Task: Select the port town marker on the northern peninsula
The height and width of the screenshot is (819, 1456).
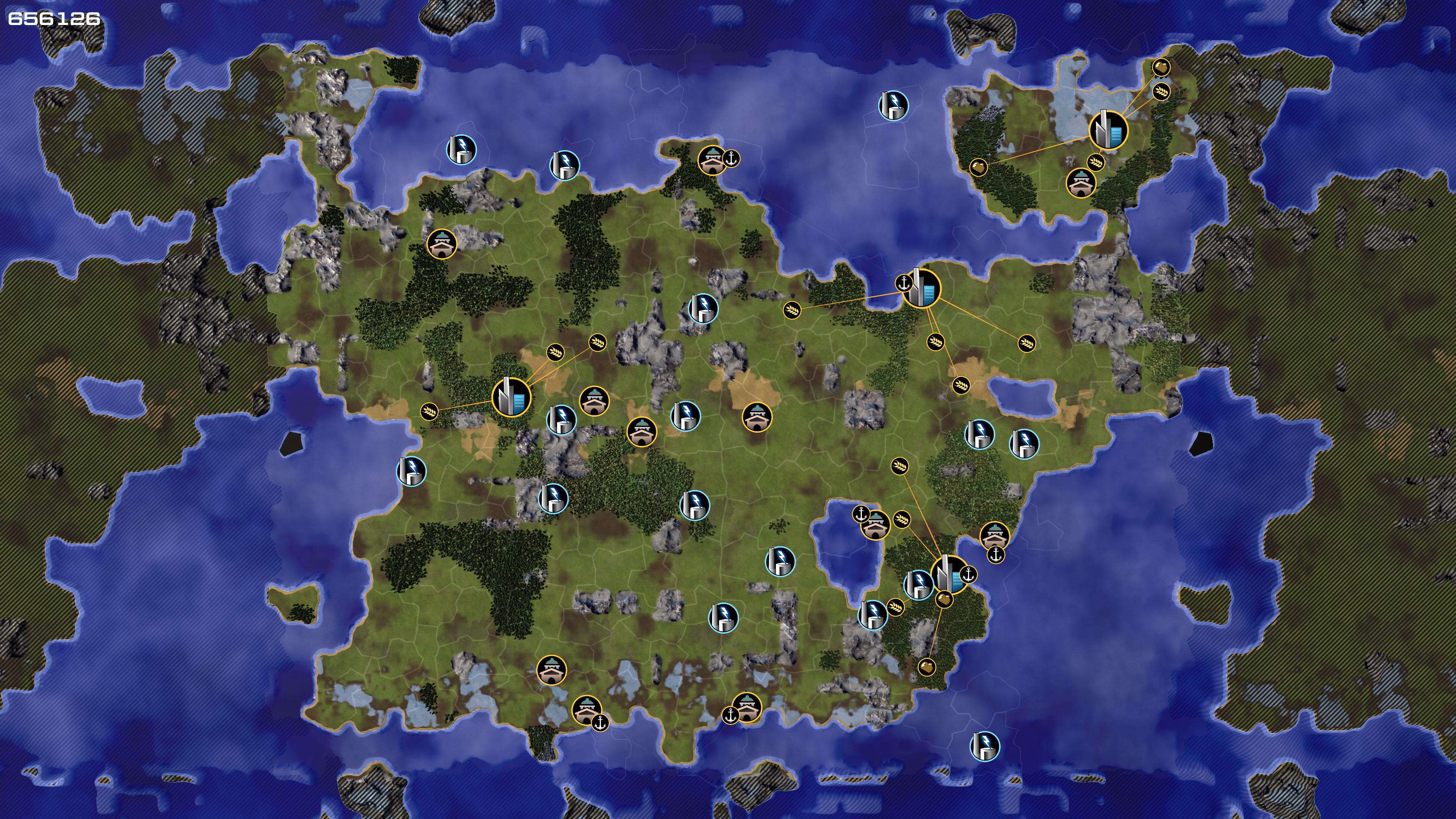Action: click(x=712, y=160)
